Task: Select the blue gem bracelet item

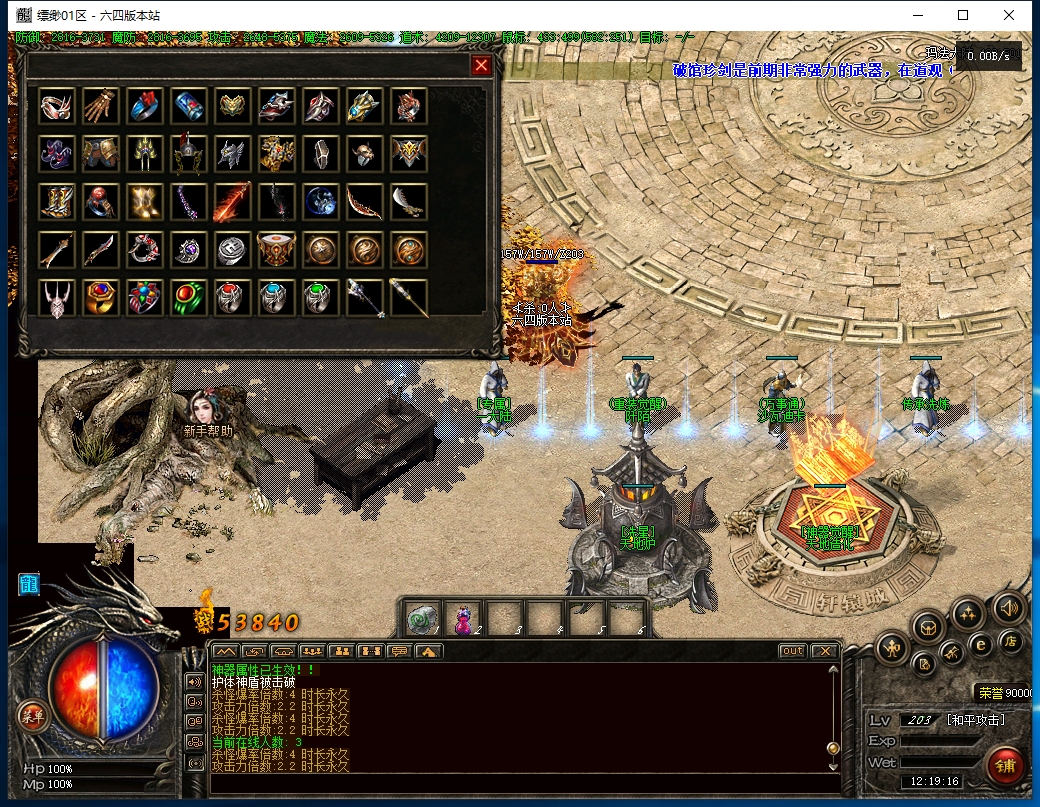Action: coord(188,106)
